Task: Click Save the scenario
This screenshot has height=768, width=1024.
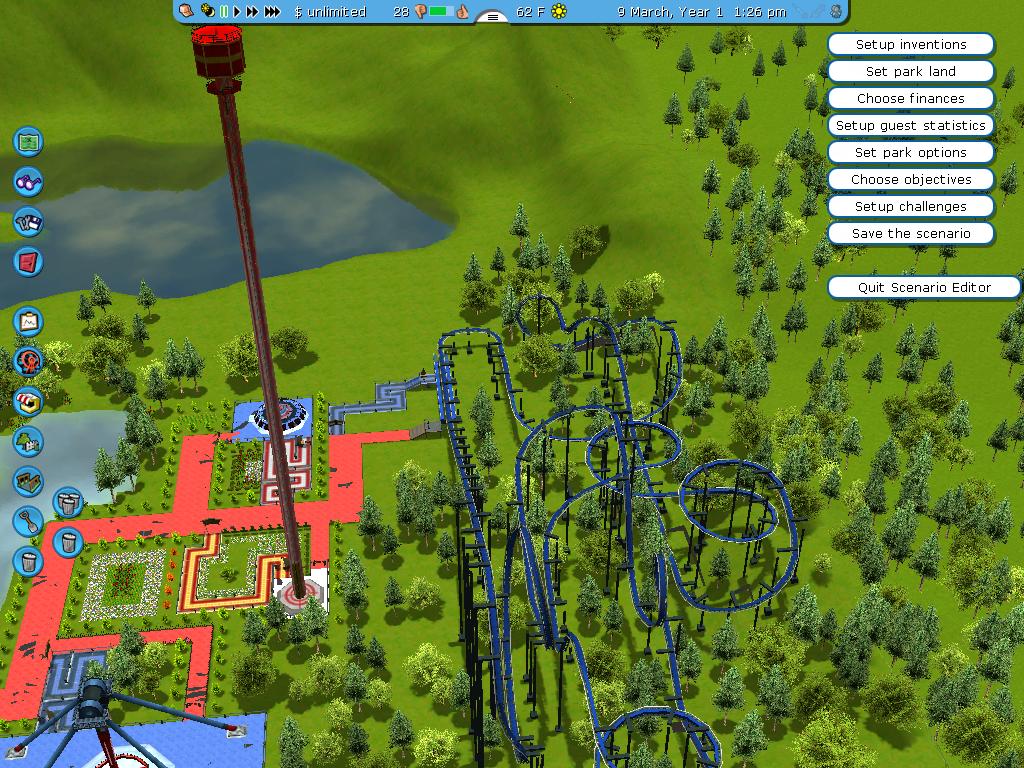Action: 910,233
